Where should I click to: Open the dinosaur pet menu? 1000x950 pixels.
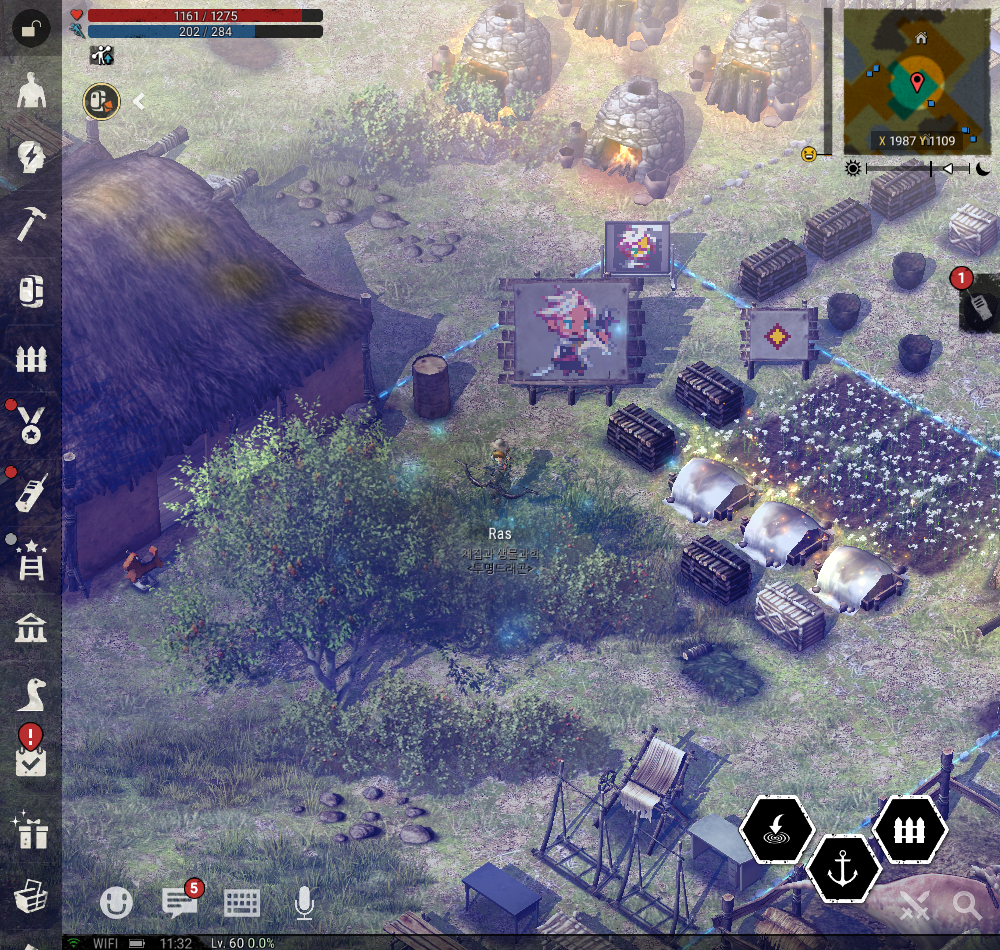coord(31,693)
